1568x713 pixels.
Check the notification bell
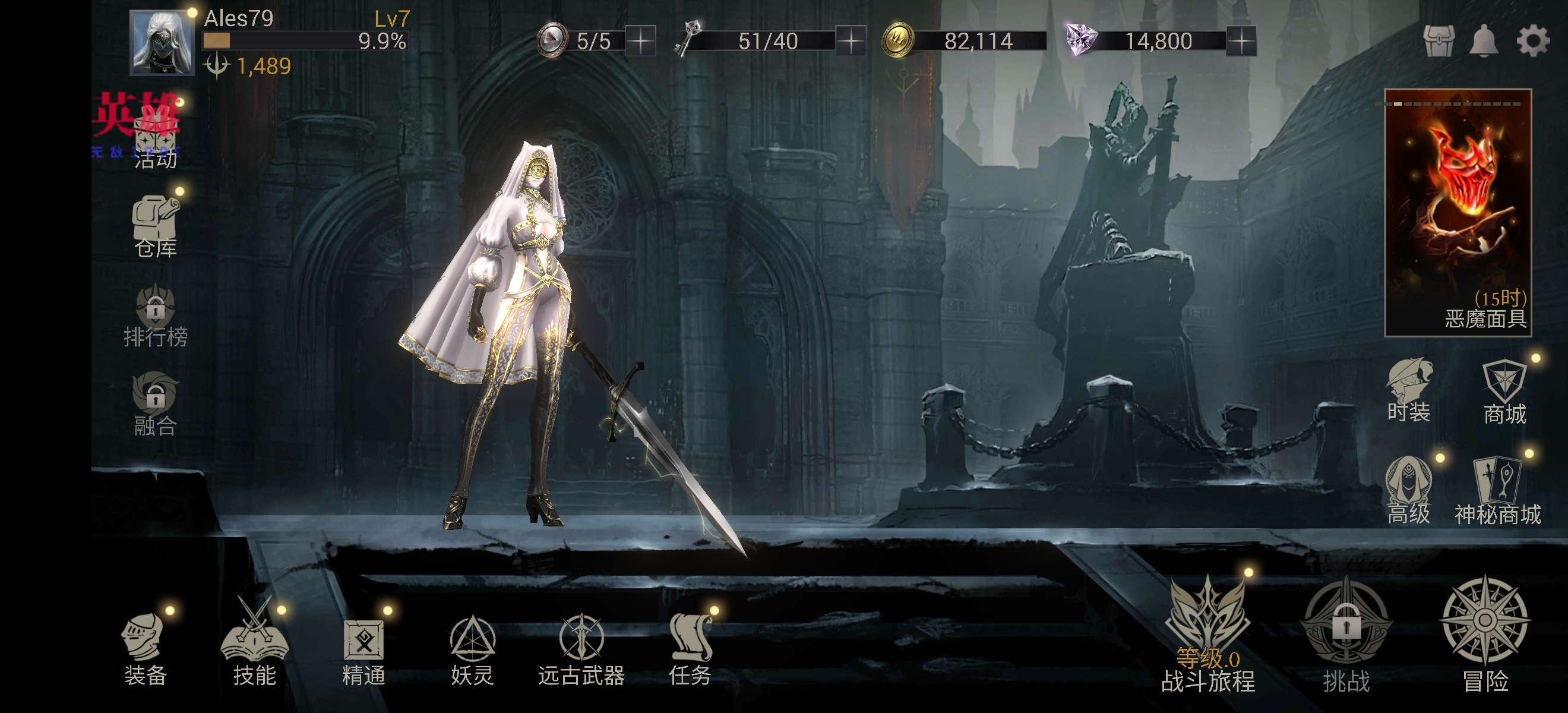pos(1484,42)
